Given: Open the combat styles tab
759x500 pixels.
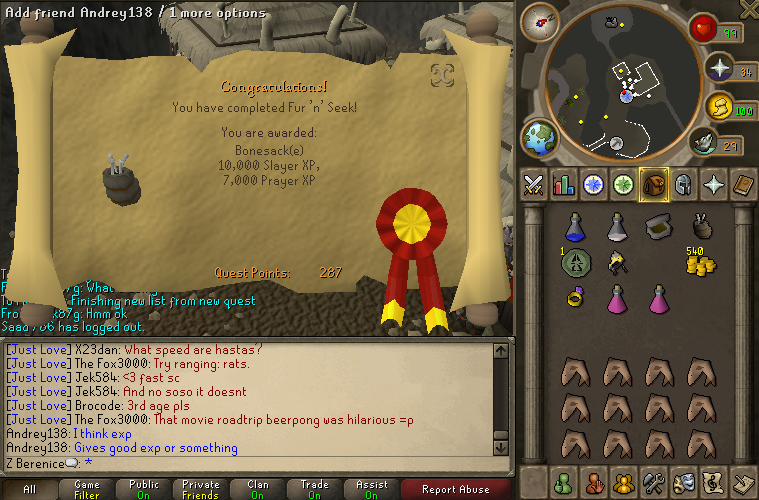Looking at the screenshot, I should pos(533,185).
